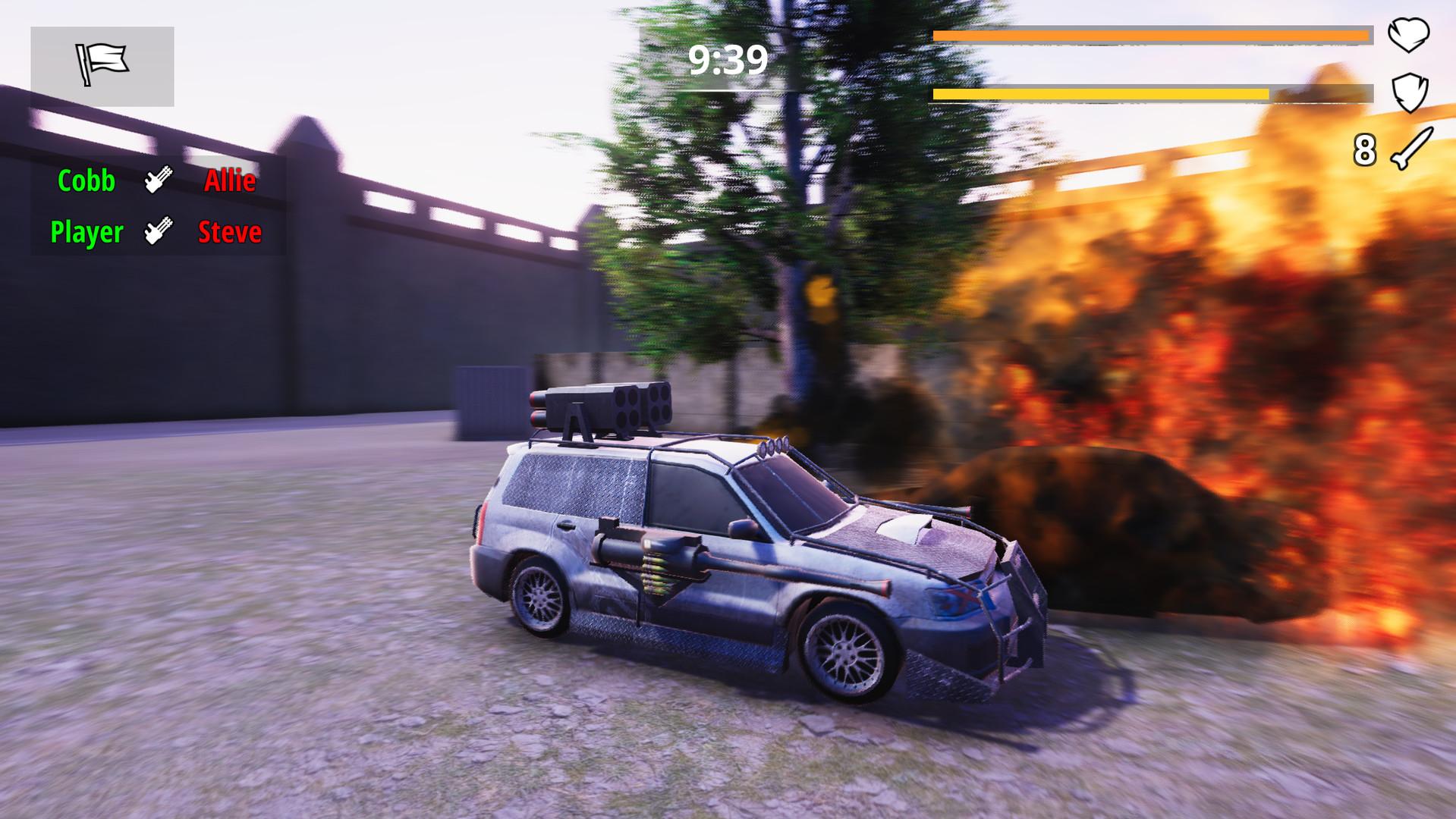Select Cobb in the team list

click(x=86, y=181)
